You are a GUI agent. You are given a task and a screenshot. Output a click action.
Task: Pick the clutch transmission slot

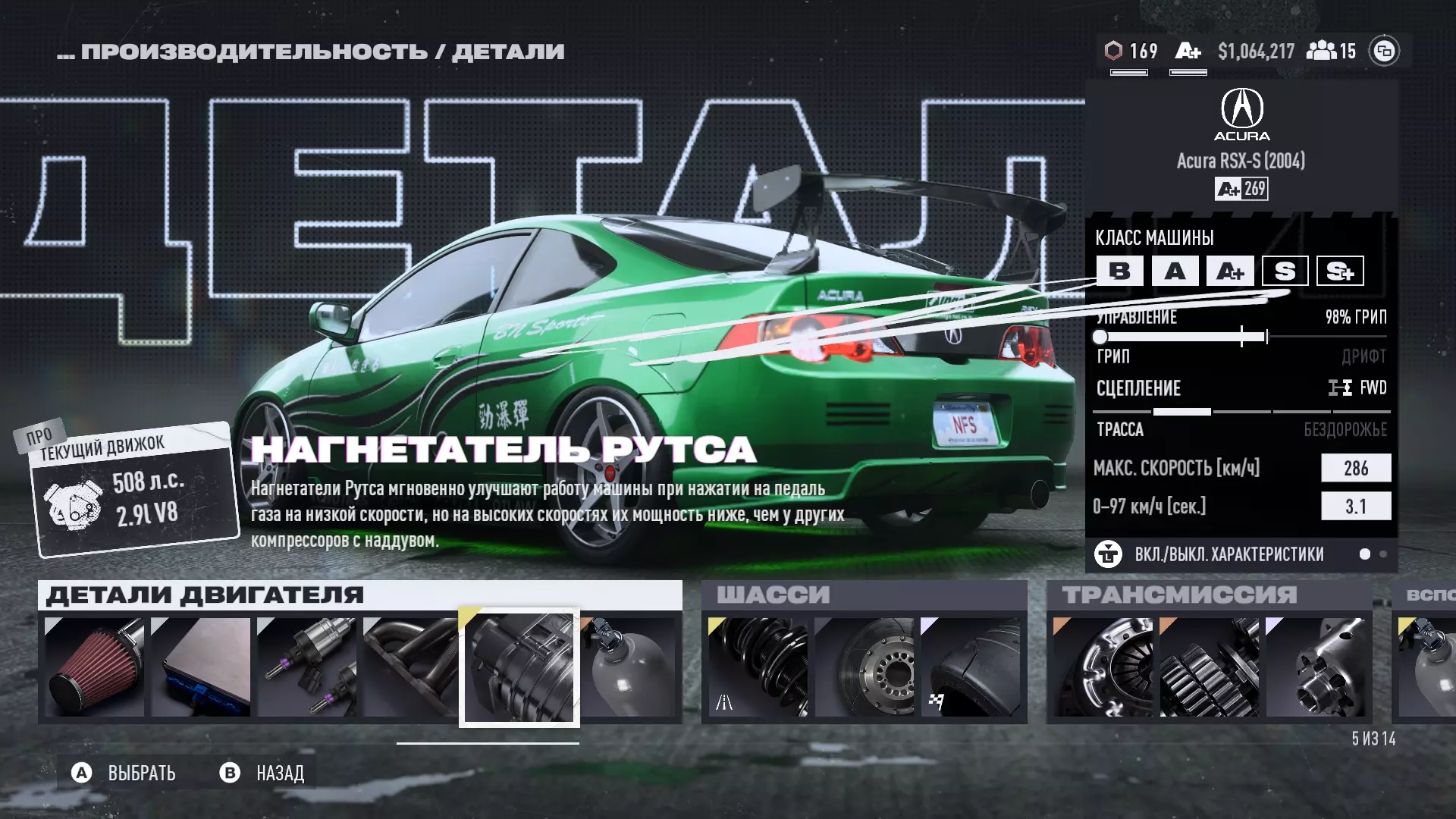[1103, 667]
